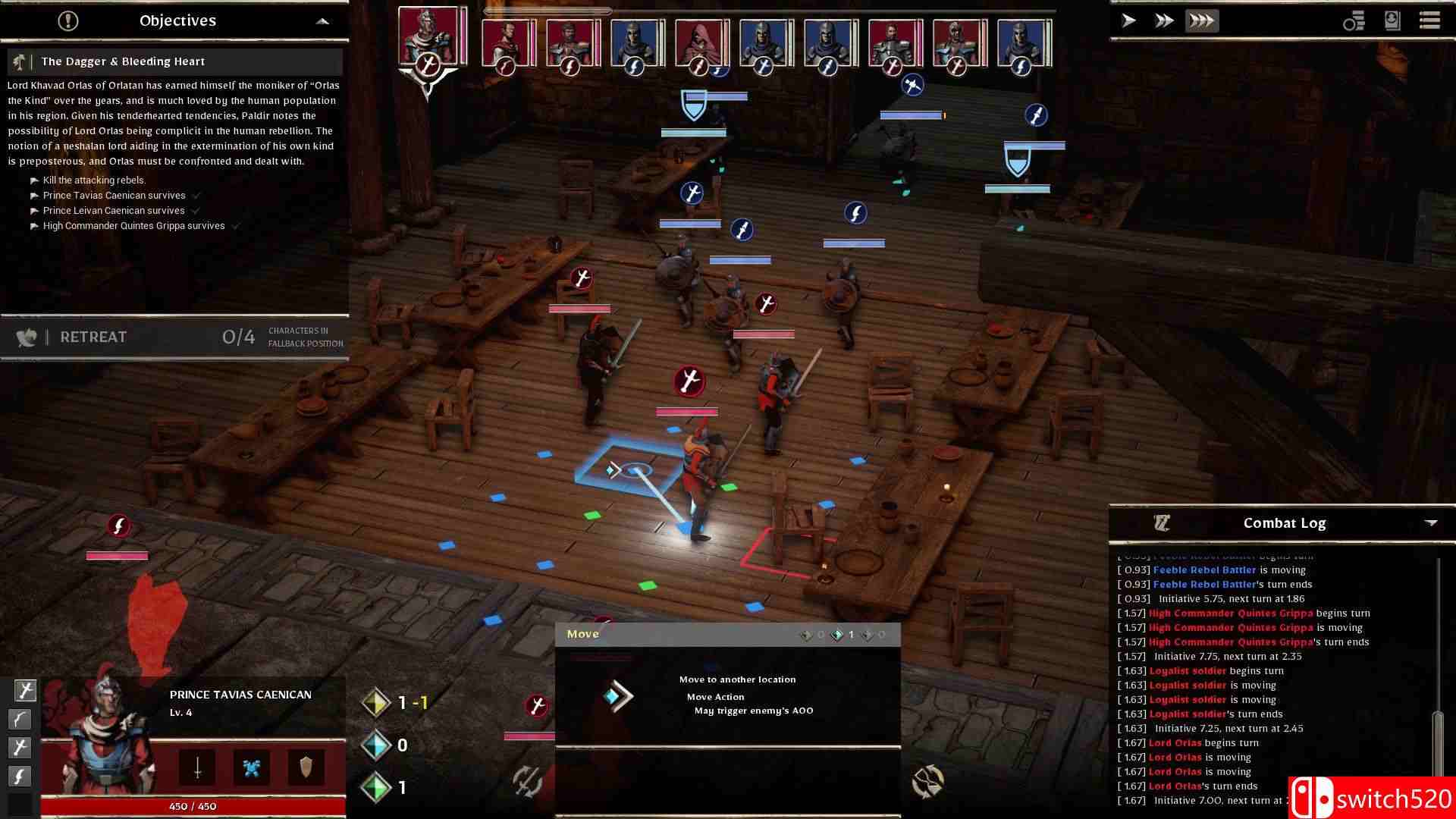Set game speed to single arrow
The height and width of the screenshot is (819, 1456).
click(x=1128, y=20)
